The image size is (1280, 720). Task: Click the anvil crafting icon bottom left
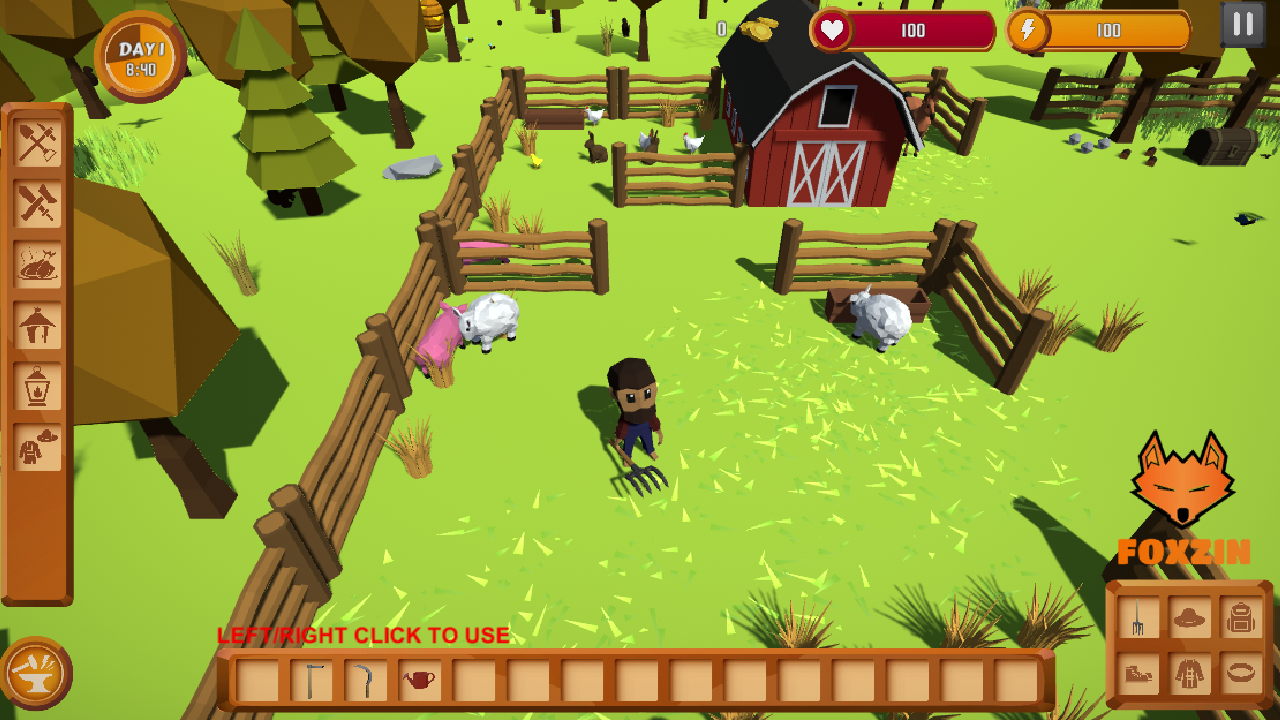38,675
